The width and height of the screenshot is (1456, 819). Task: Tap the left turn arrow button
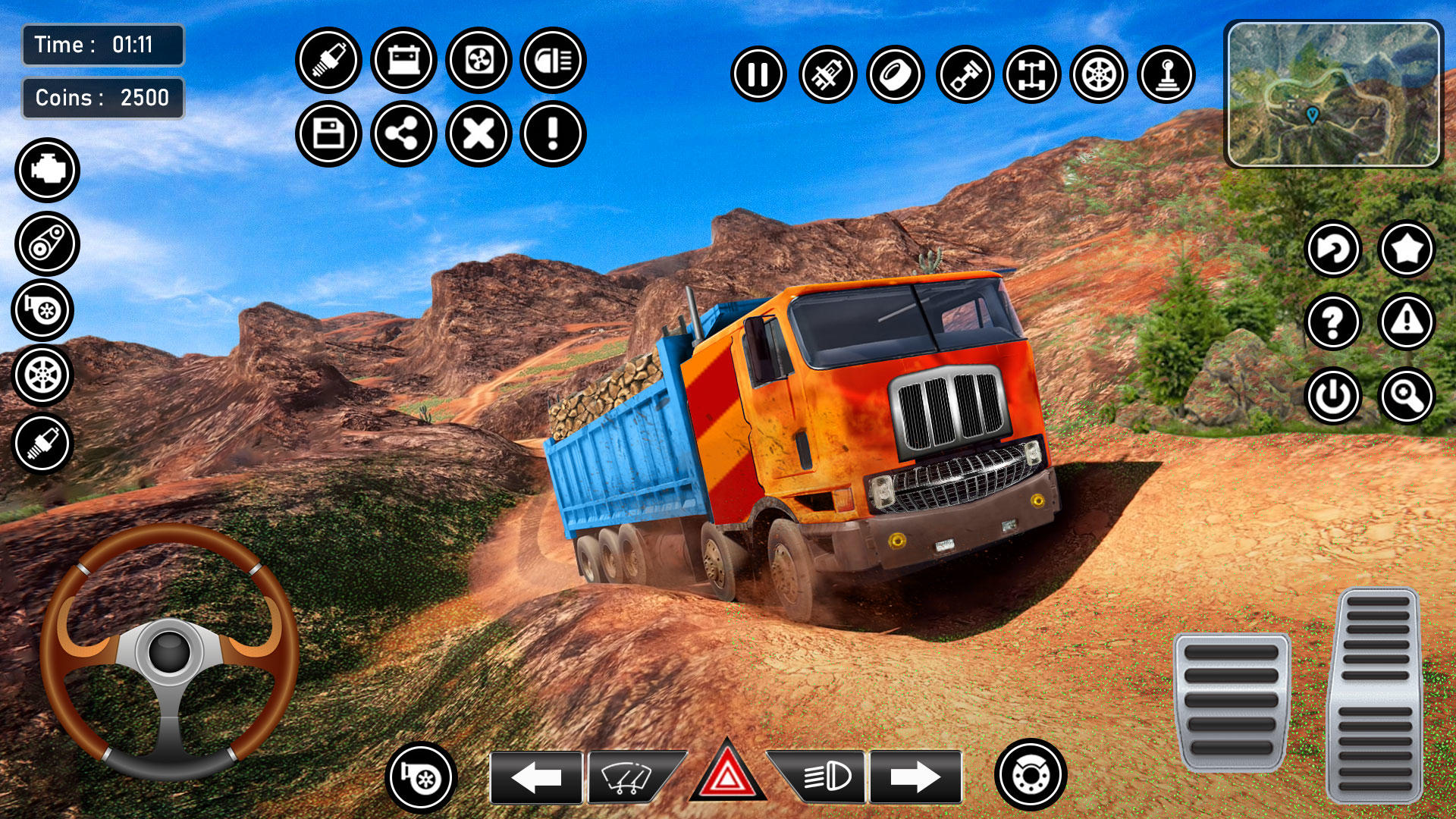coord(536,777)
